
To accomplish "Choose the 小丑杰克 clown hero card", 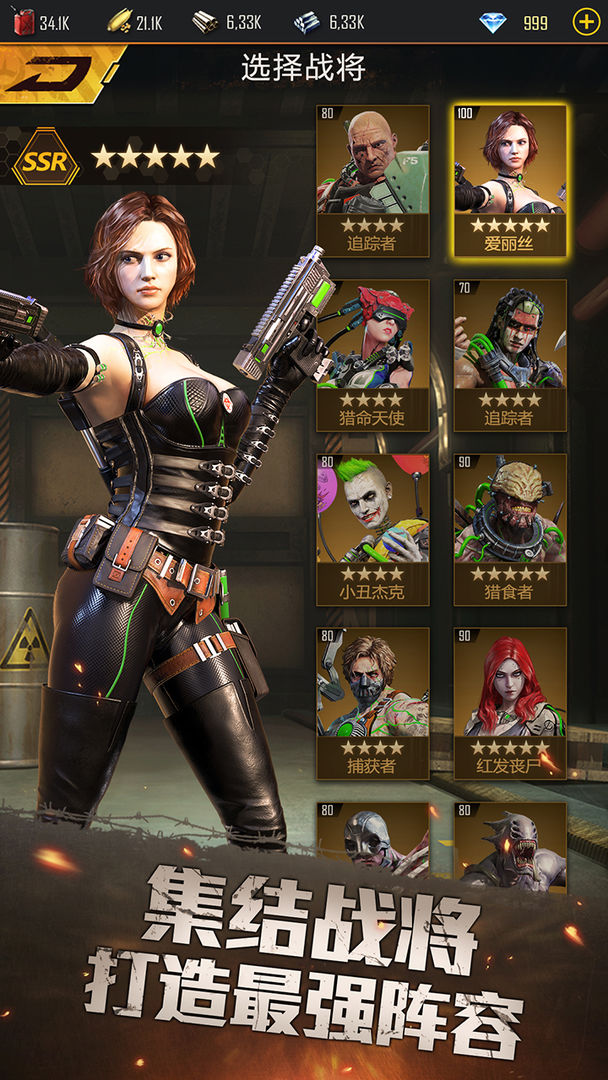I will point(373,530).
